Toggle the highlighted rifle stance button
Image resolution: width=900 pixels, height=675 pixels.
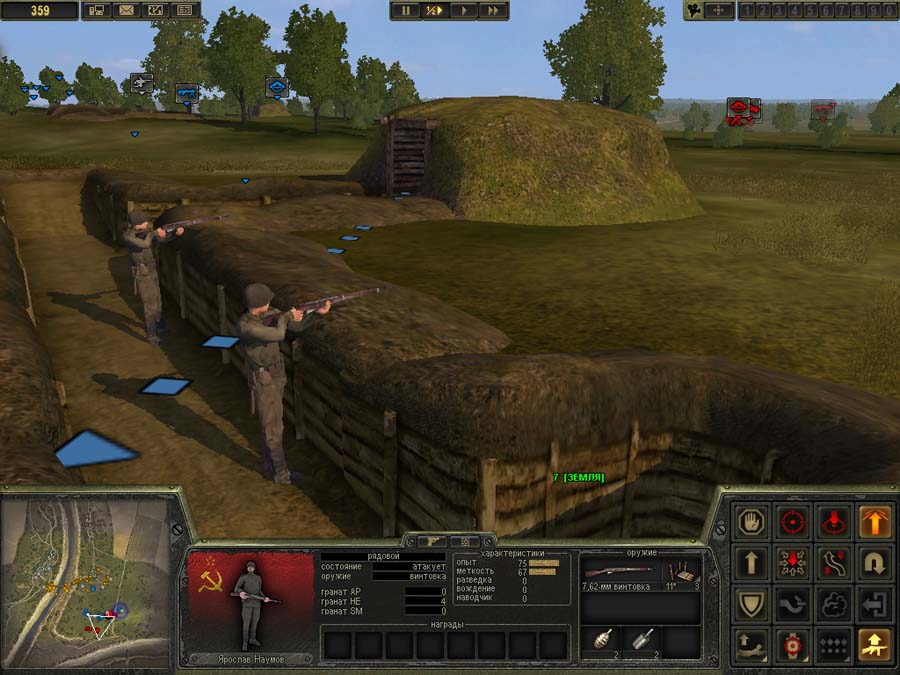876,646
